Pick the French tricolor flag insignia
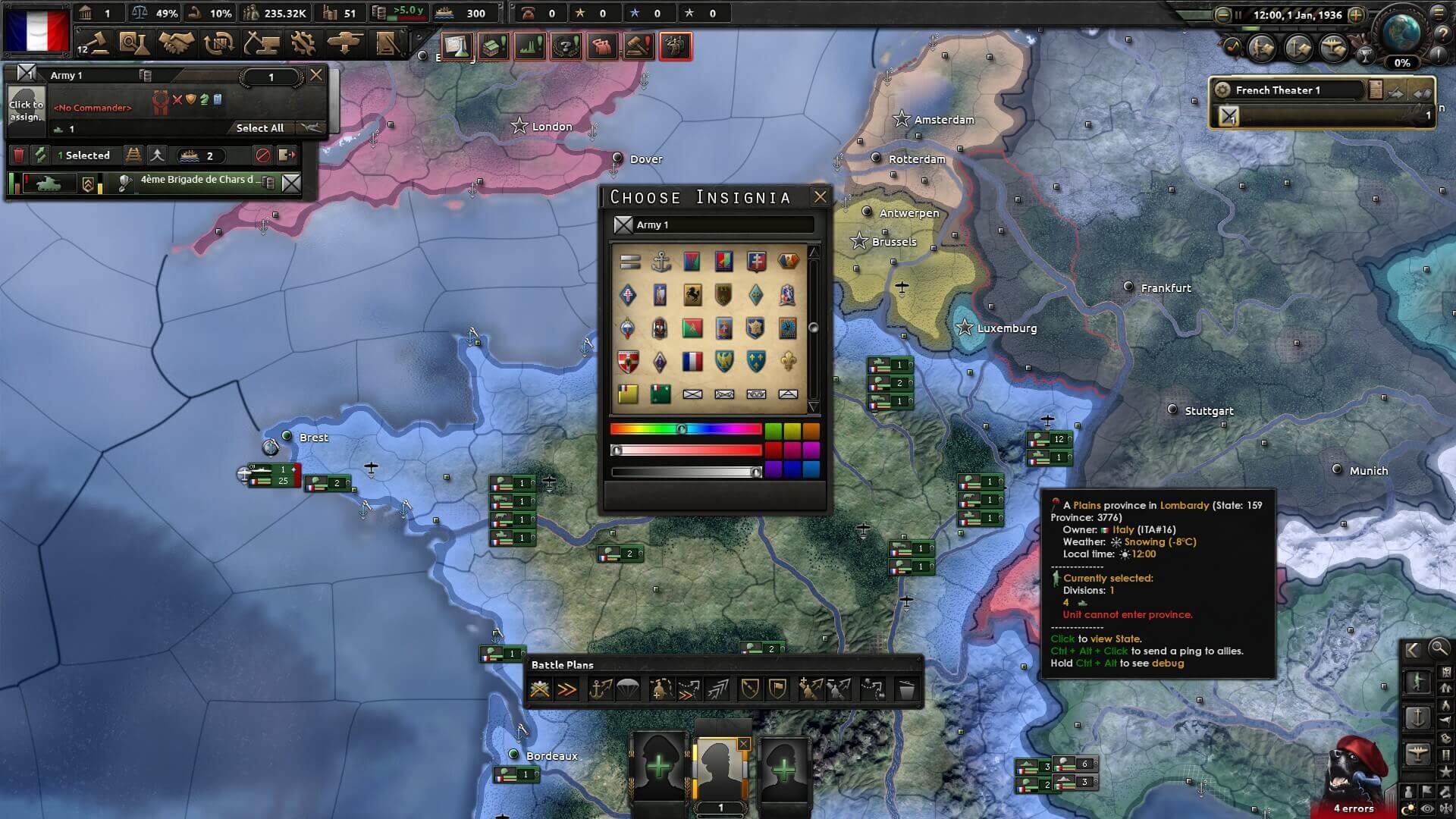 pos(692,362)
